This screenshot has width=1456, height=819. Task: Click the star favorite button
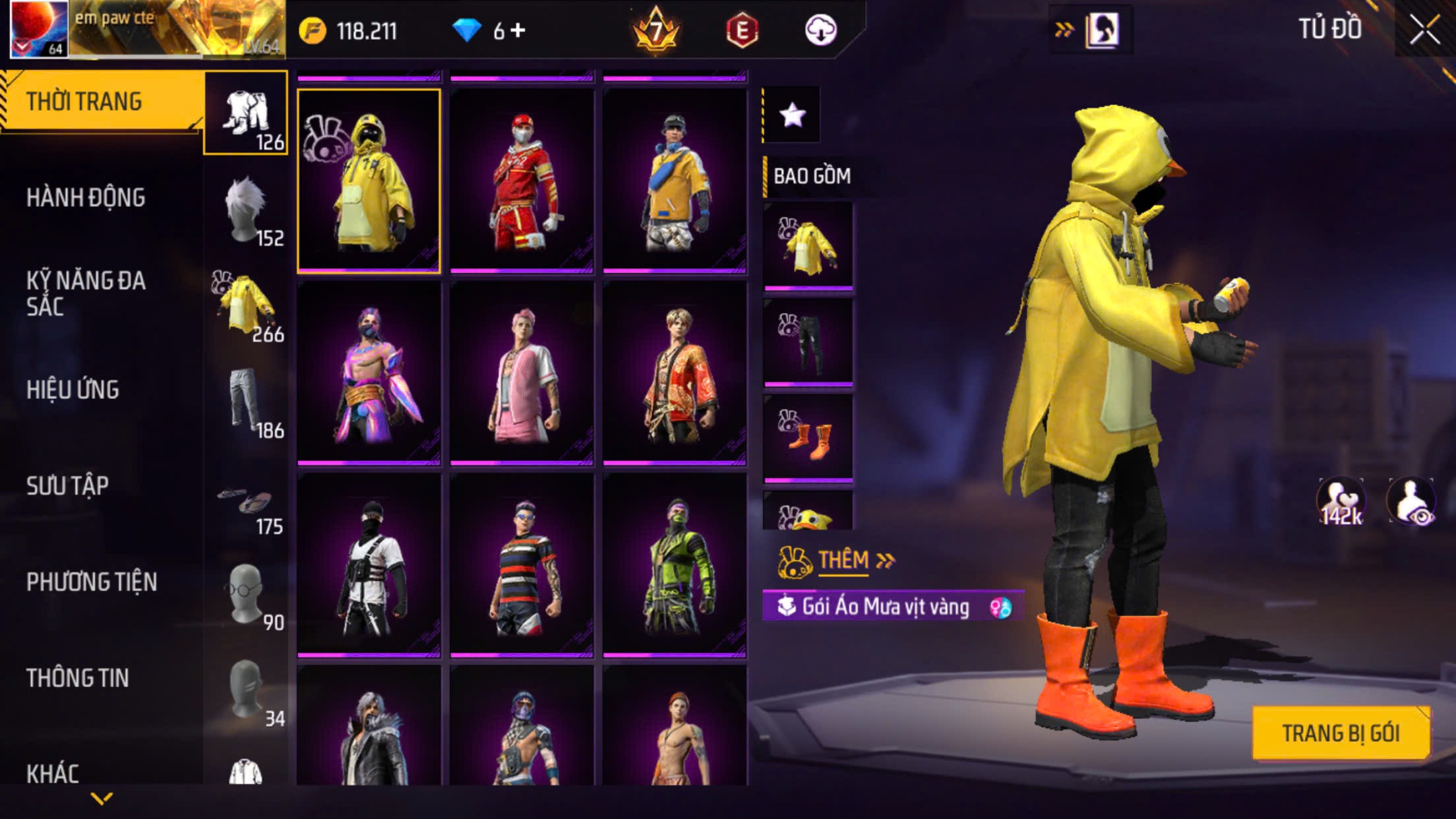click(x=792, y=115)
